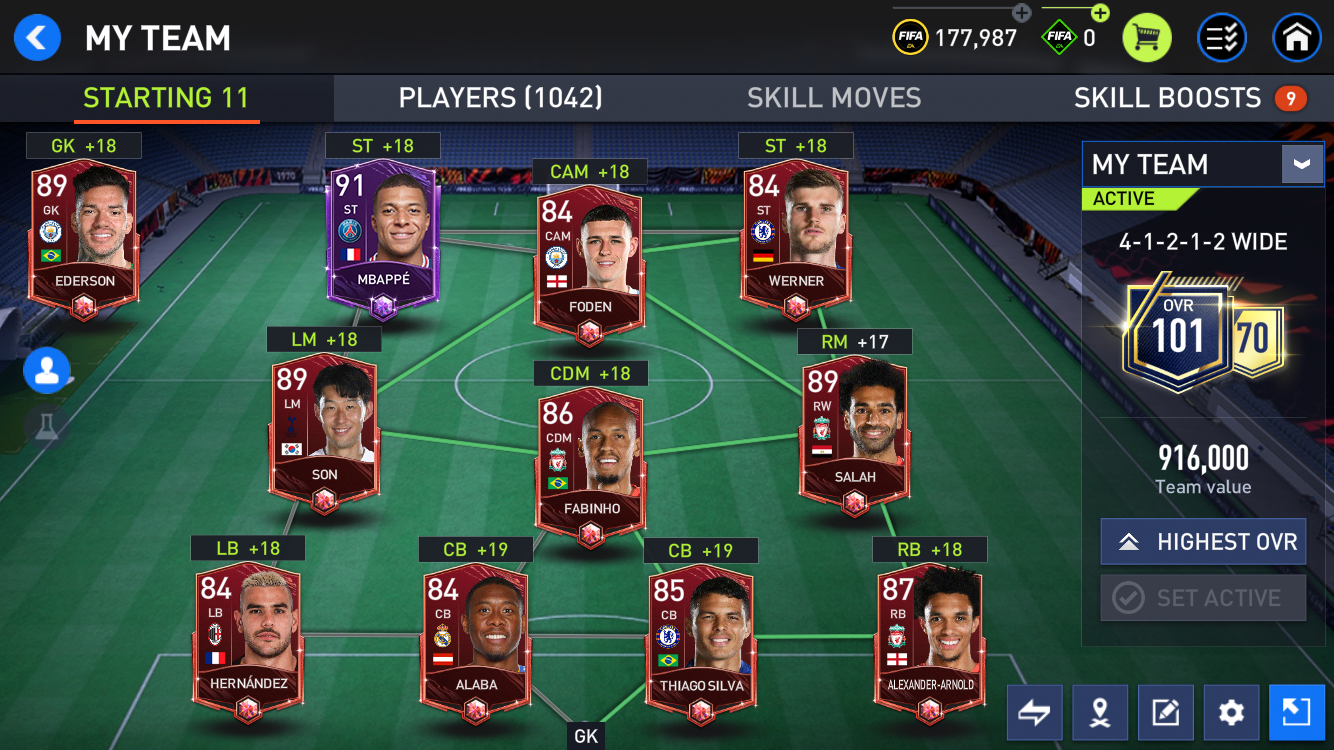Expand the coins balance area
The width and height of the screenshot is (1334, 750).
(x=1021, y=14)
